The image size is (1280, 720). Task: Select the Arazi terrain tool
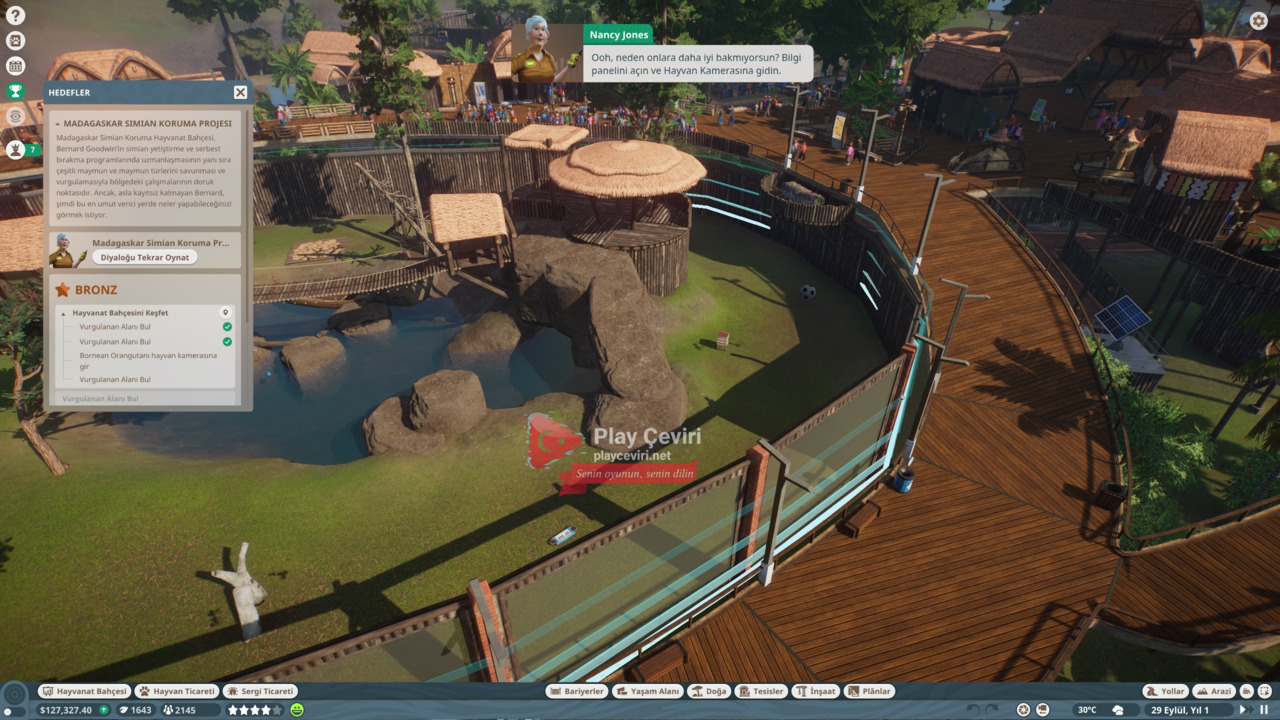pyautogui.click(x=1214, y=691)
